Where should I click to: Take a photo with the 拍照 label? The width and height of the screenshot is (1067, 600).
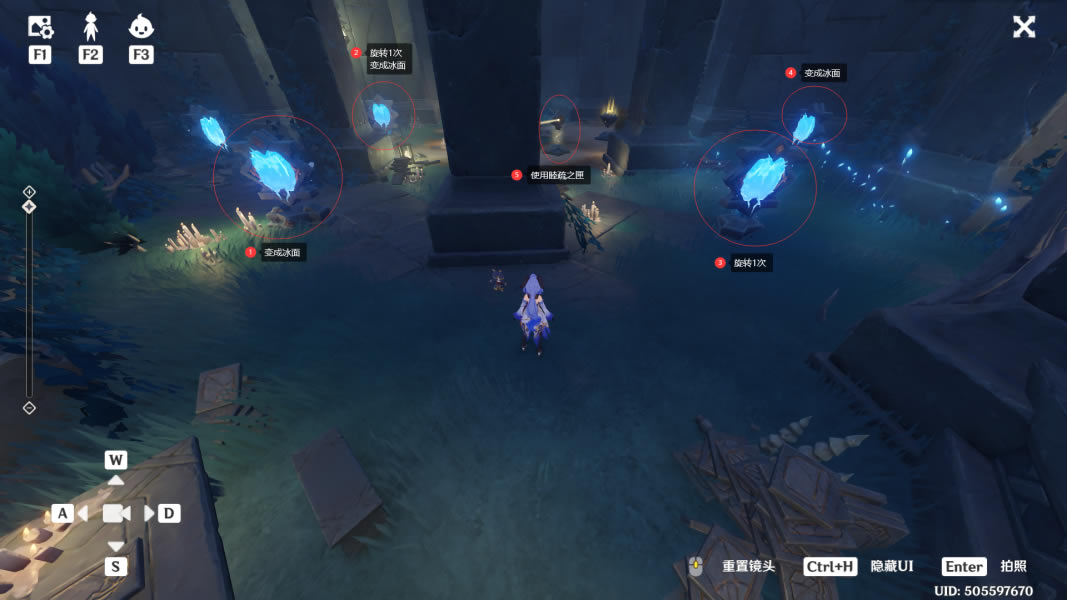tap(1013, 566)
